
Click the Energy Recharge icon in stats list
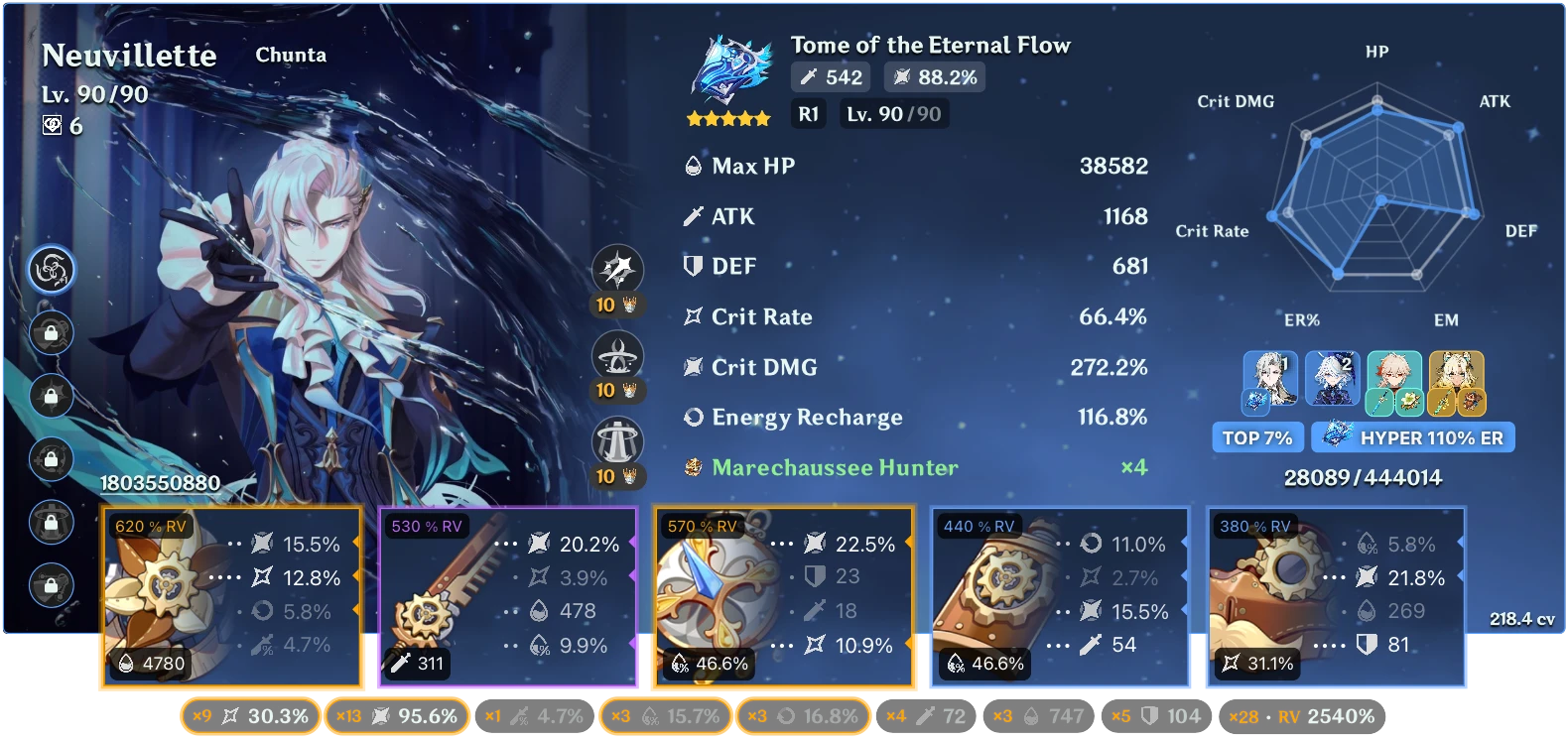692,418
